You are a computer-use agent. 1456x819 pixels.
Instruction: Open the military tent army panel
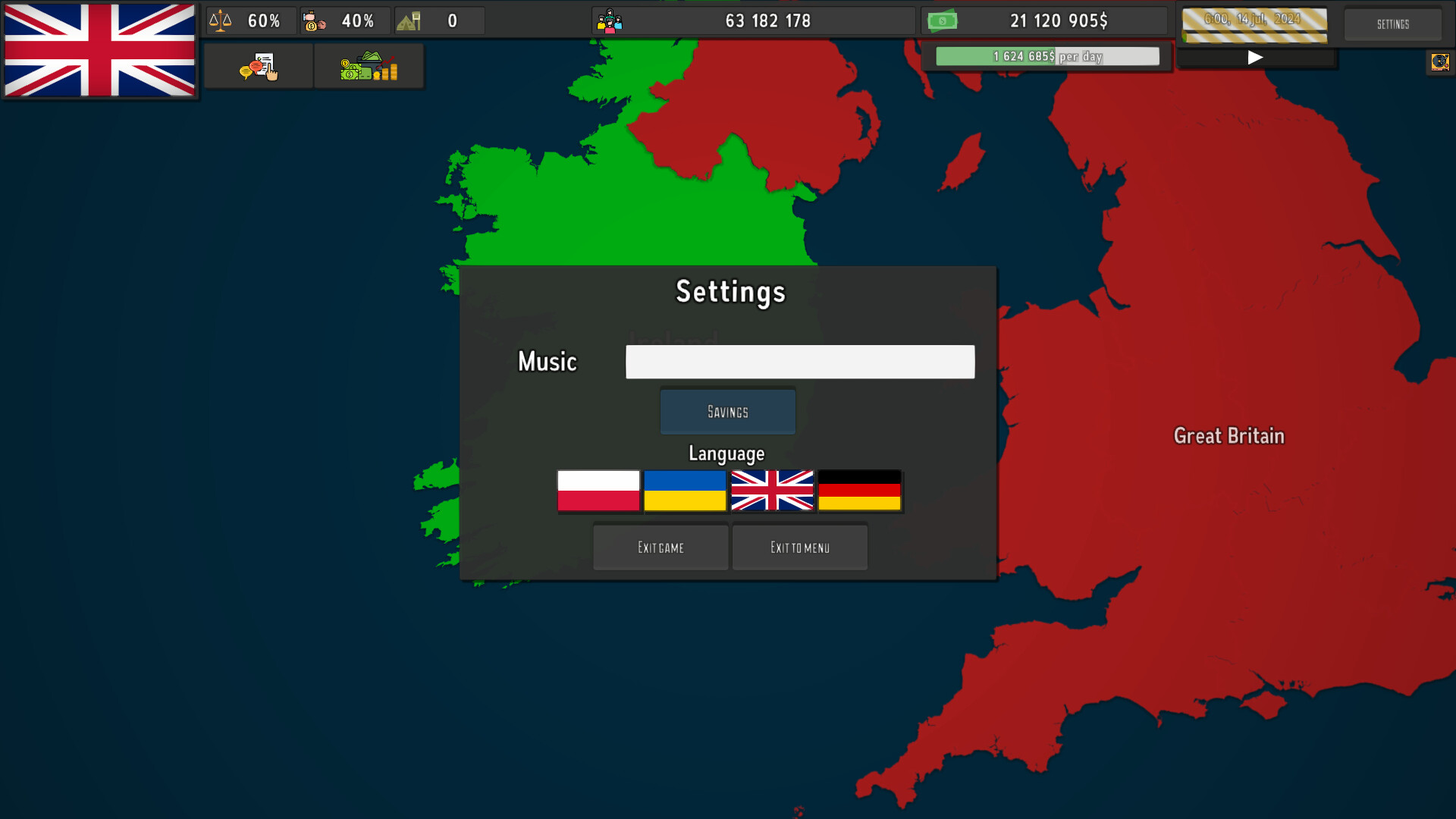[x=410, y=20]
